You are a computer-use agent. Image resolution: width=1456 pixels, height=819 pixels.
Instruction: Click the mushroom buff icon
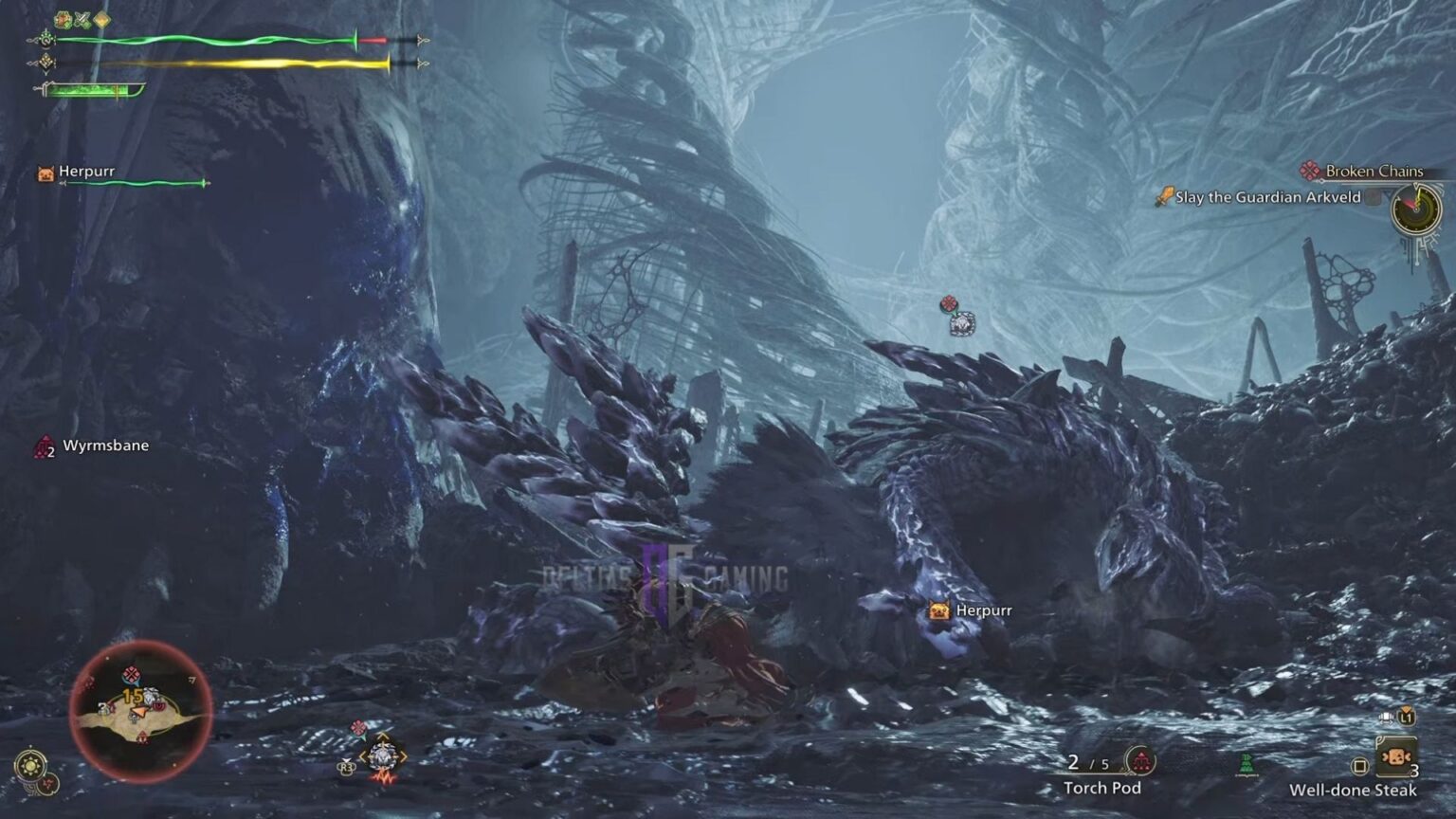[63, 18]
